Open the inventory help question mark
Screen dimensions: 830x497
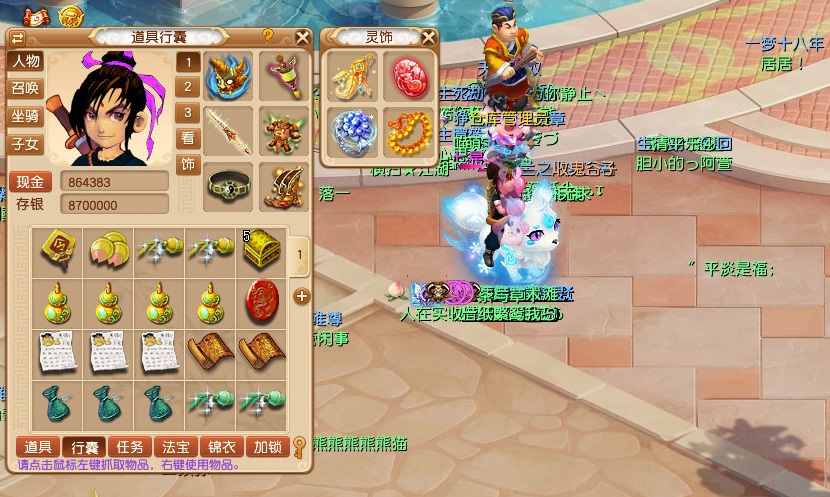[268, 36]
